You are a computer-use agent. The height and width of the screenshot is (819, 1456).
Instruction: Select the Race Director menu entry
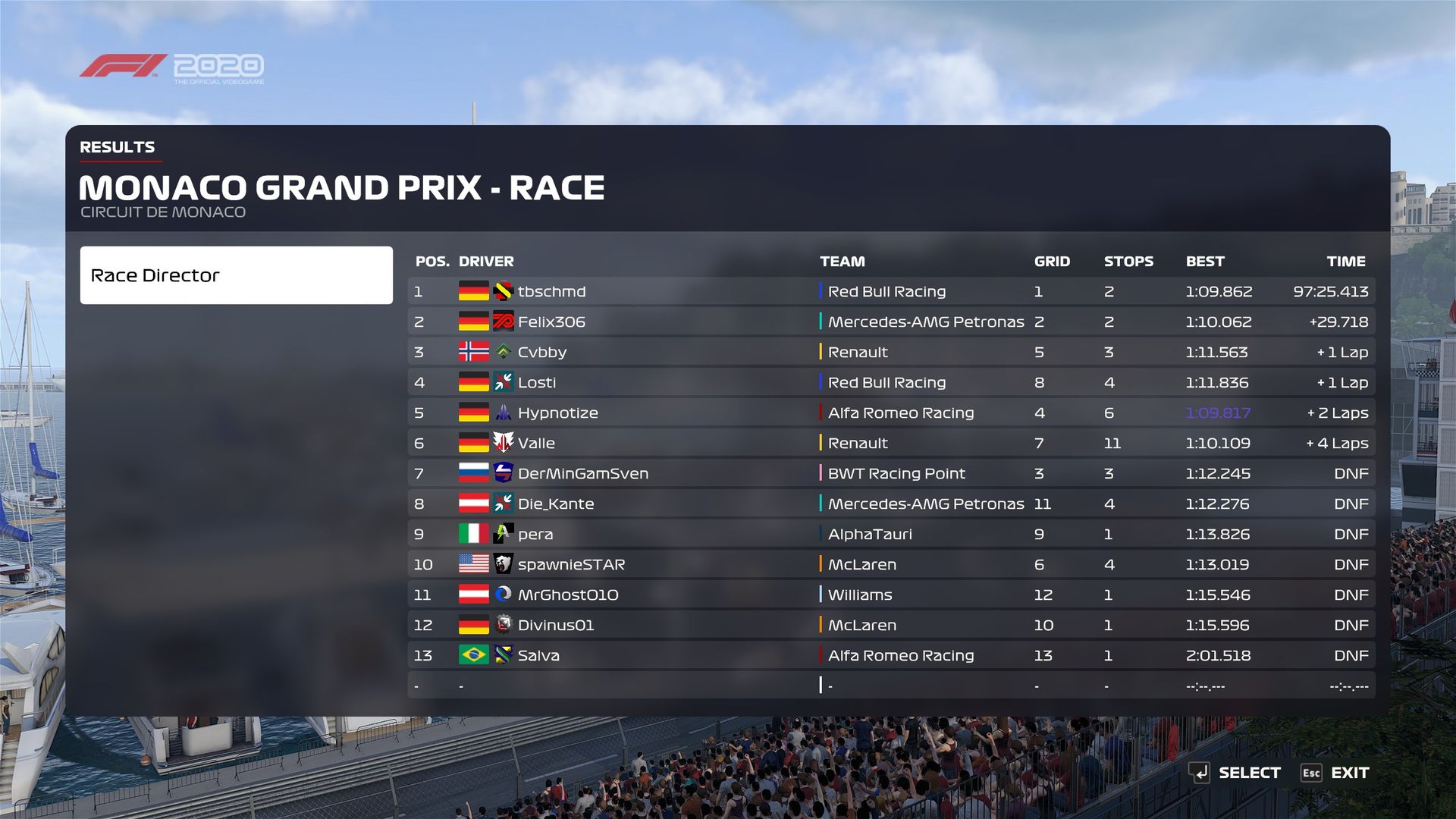tap(236, 275)
